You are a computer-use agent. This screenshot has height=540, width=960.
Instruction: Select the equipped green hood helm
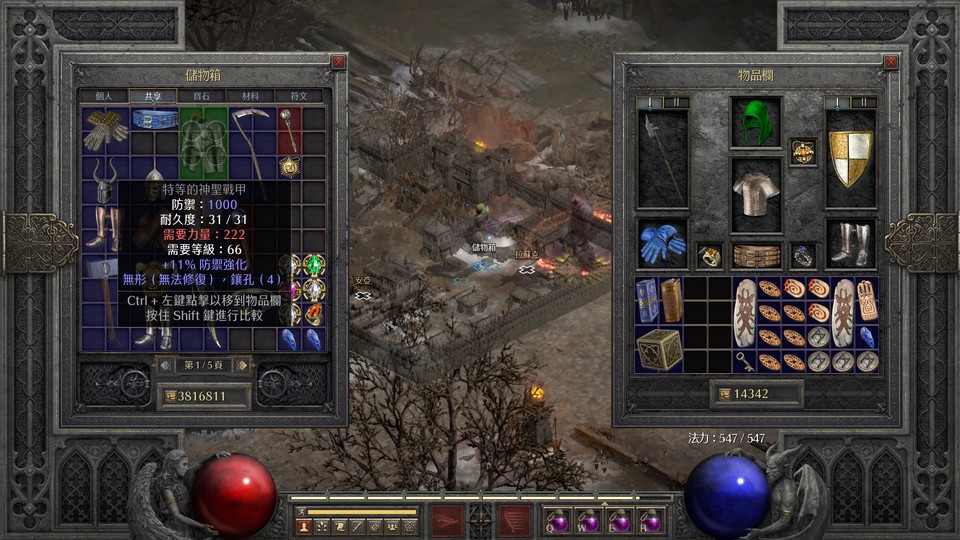(755, 123)
